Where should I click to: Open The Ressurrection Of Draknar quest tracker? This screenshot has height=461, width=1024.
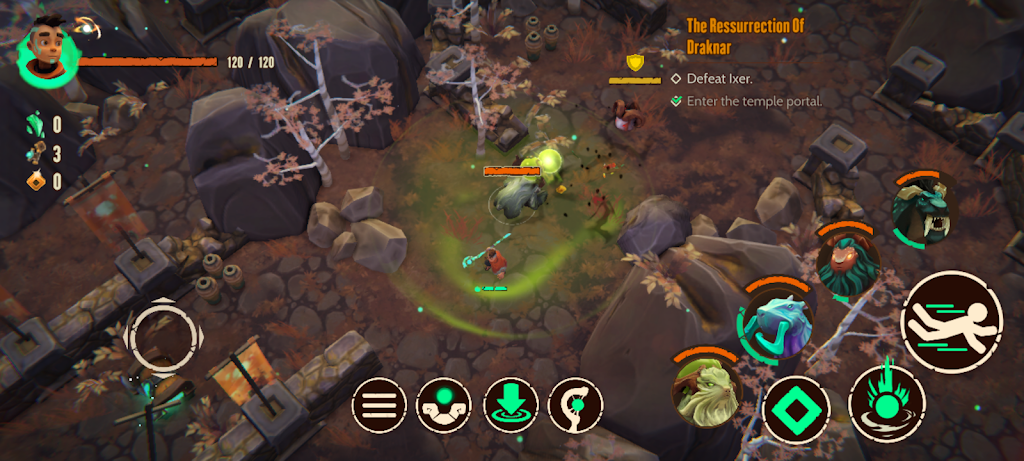click(747, 34)
